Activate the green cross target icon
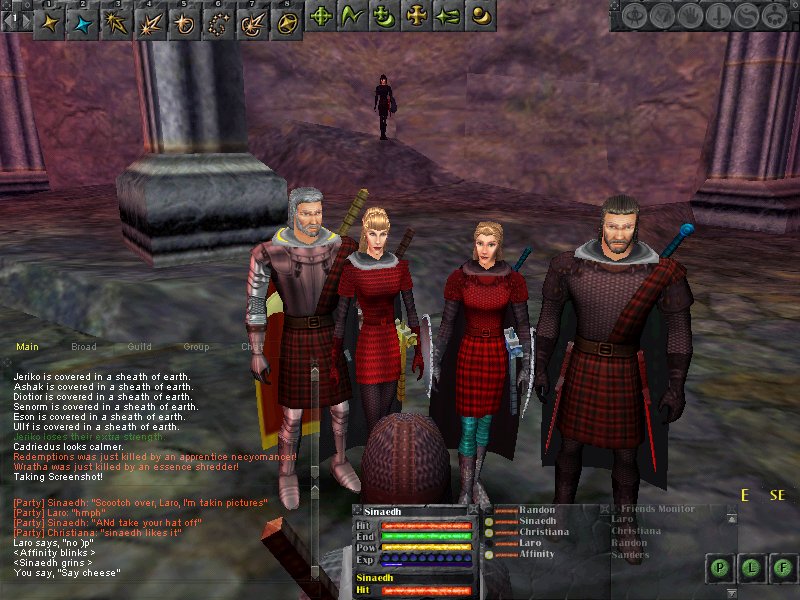This screenshot has height=600, width=800. click(321, 16)
